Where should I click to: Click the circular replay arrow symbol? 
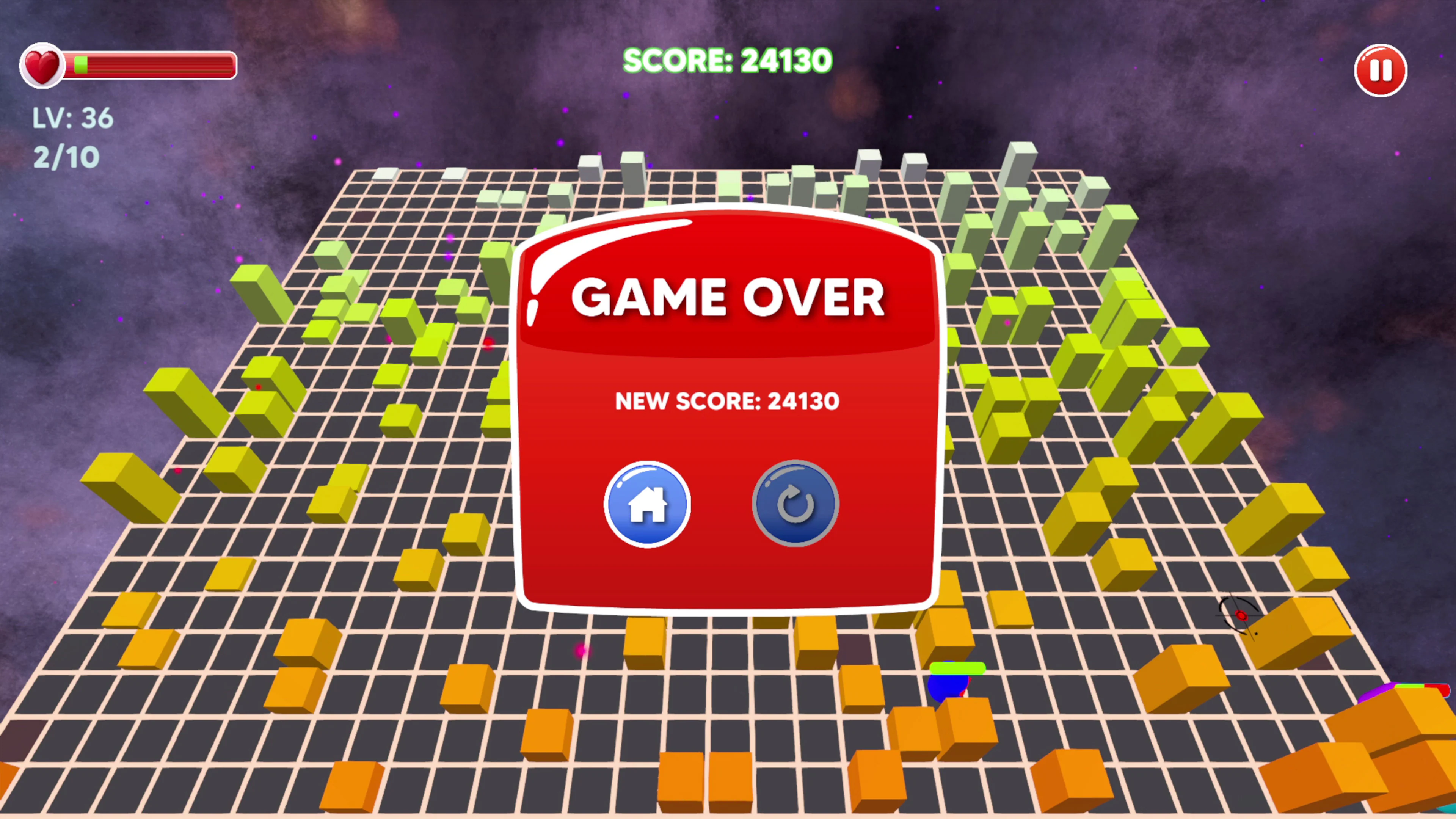795,505
